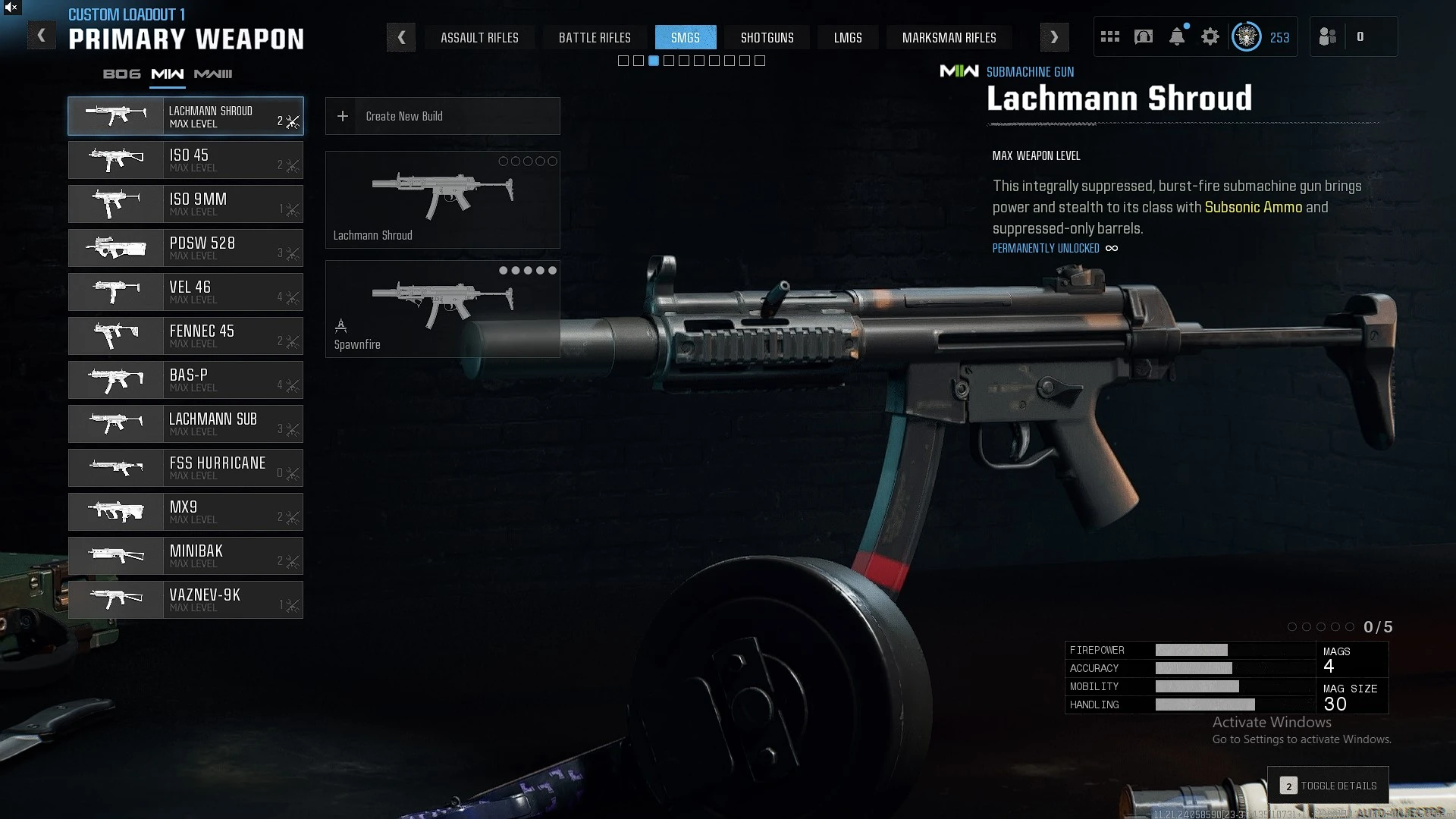Select the Spawnfire blueprint build

tap(442, 309)
